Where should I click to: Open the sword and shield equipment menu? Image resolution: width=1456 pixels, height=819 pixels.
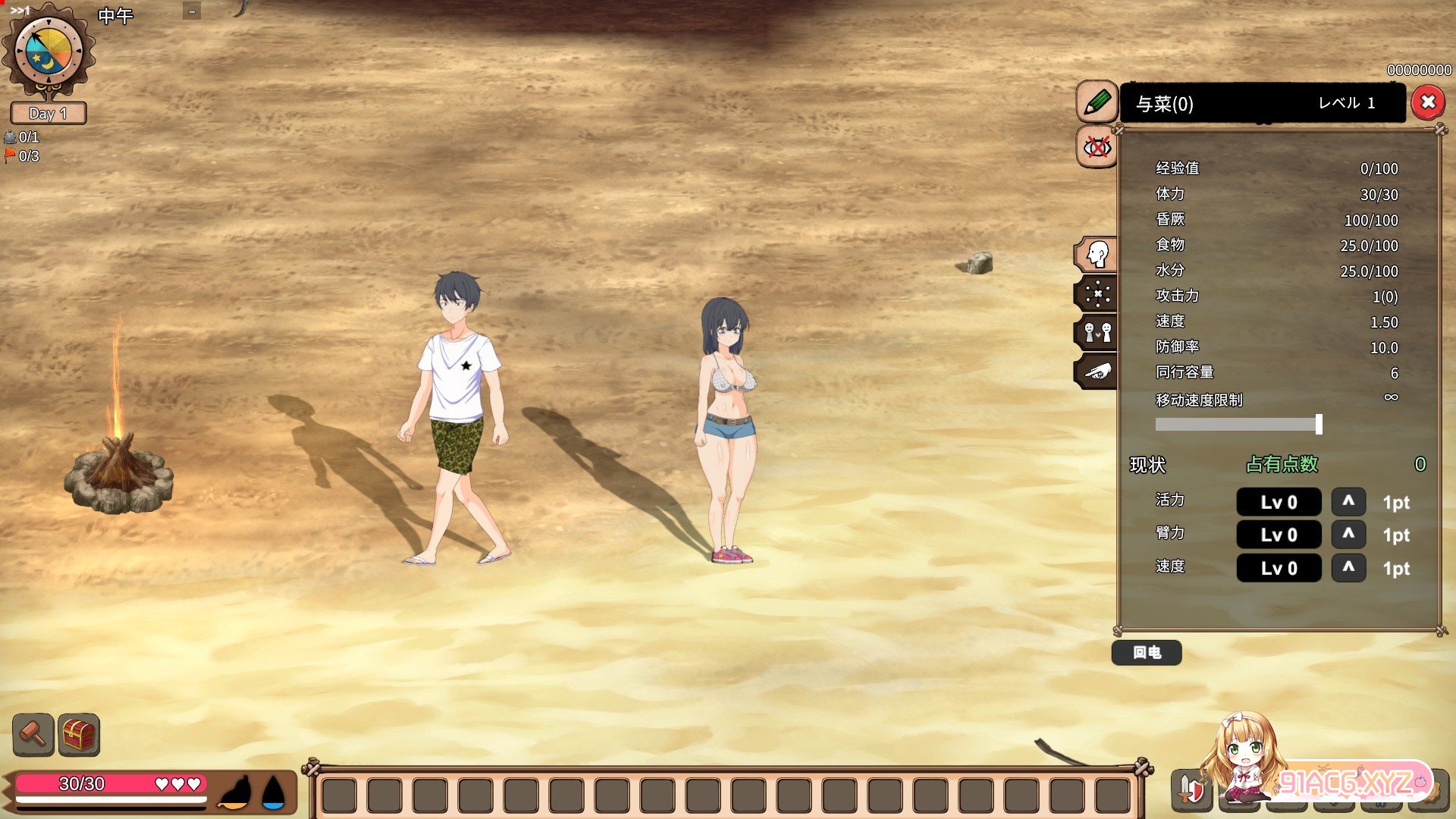(1191, 789)
